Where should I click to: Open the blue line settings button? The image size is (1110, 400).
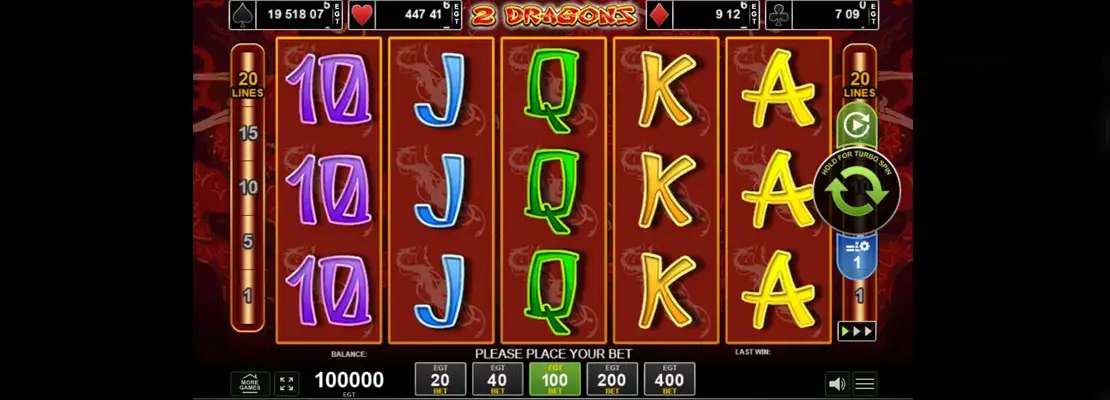[x=857, y=255]
